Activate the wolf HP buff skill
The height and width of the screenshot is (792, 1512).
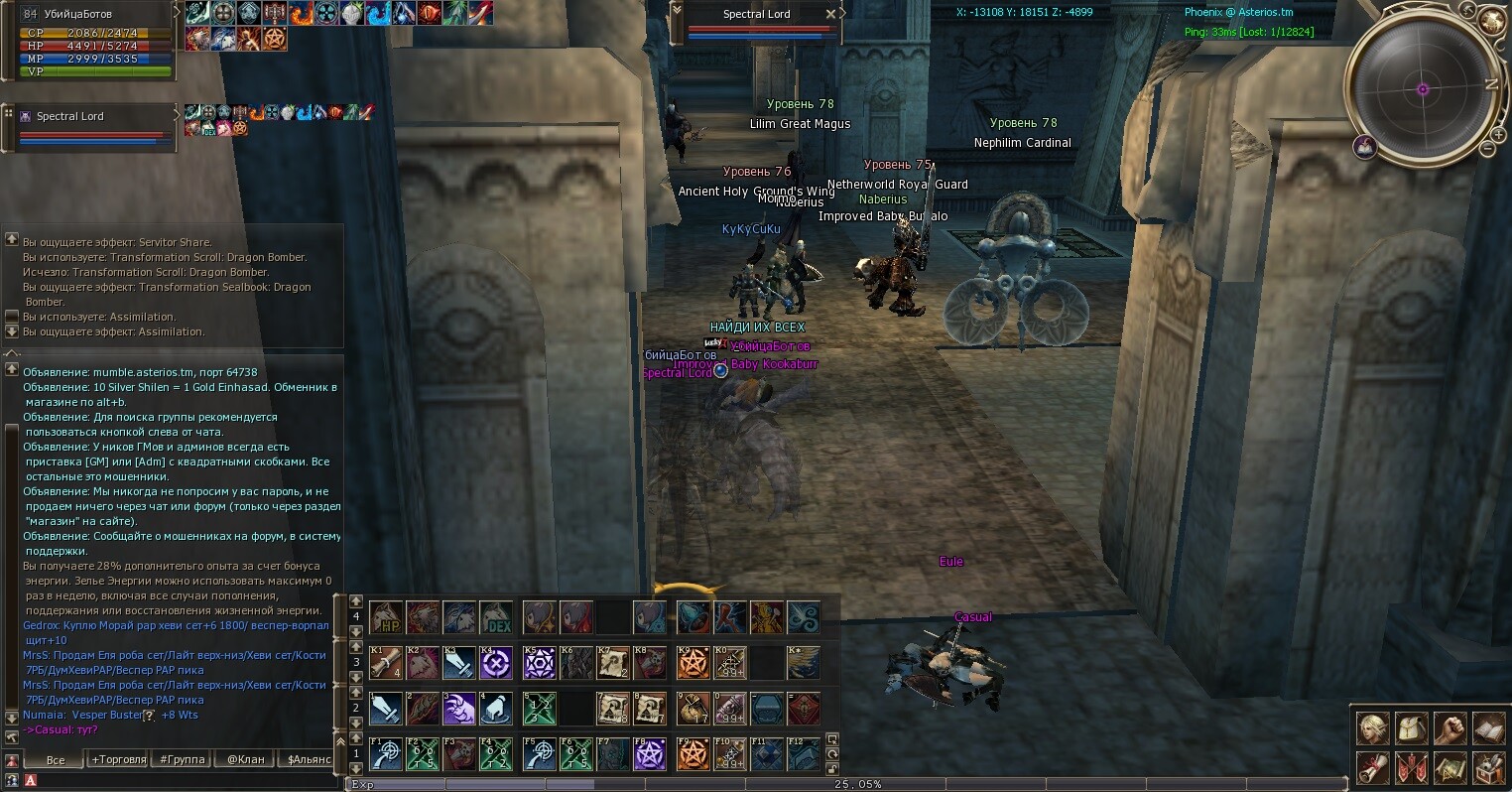[x=386, y=617]
